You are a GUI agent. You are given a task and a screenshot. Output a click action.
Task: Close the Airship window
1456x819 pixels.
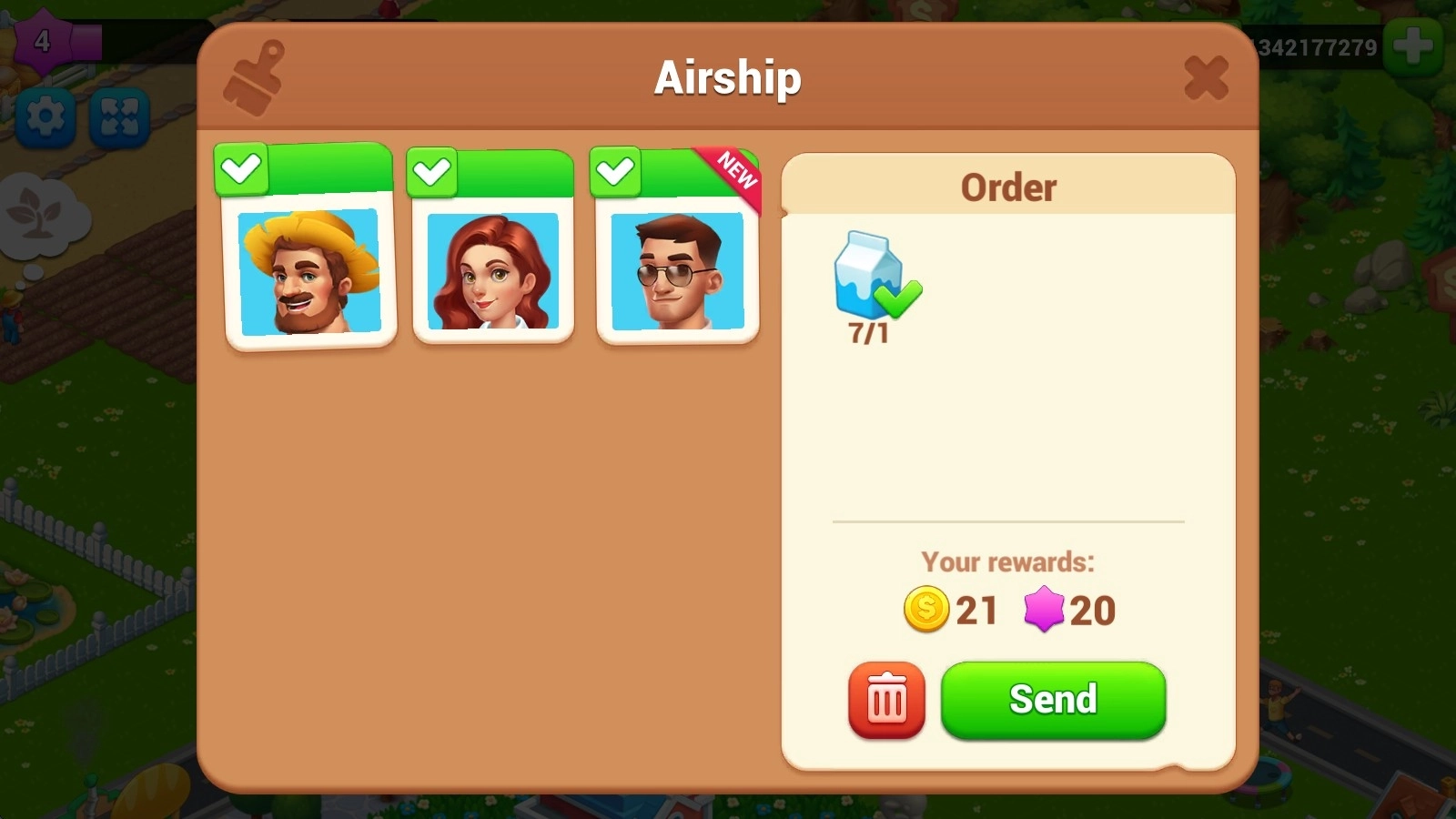1206,77
